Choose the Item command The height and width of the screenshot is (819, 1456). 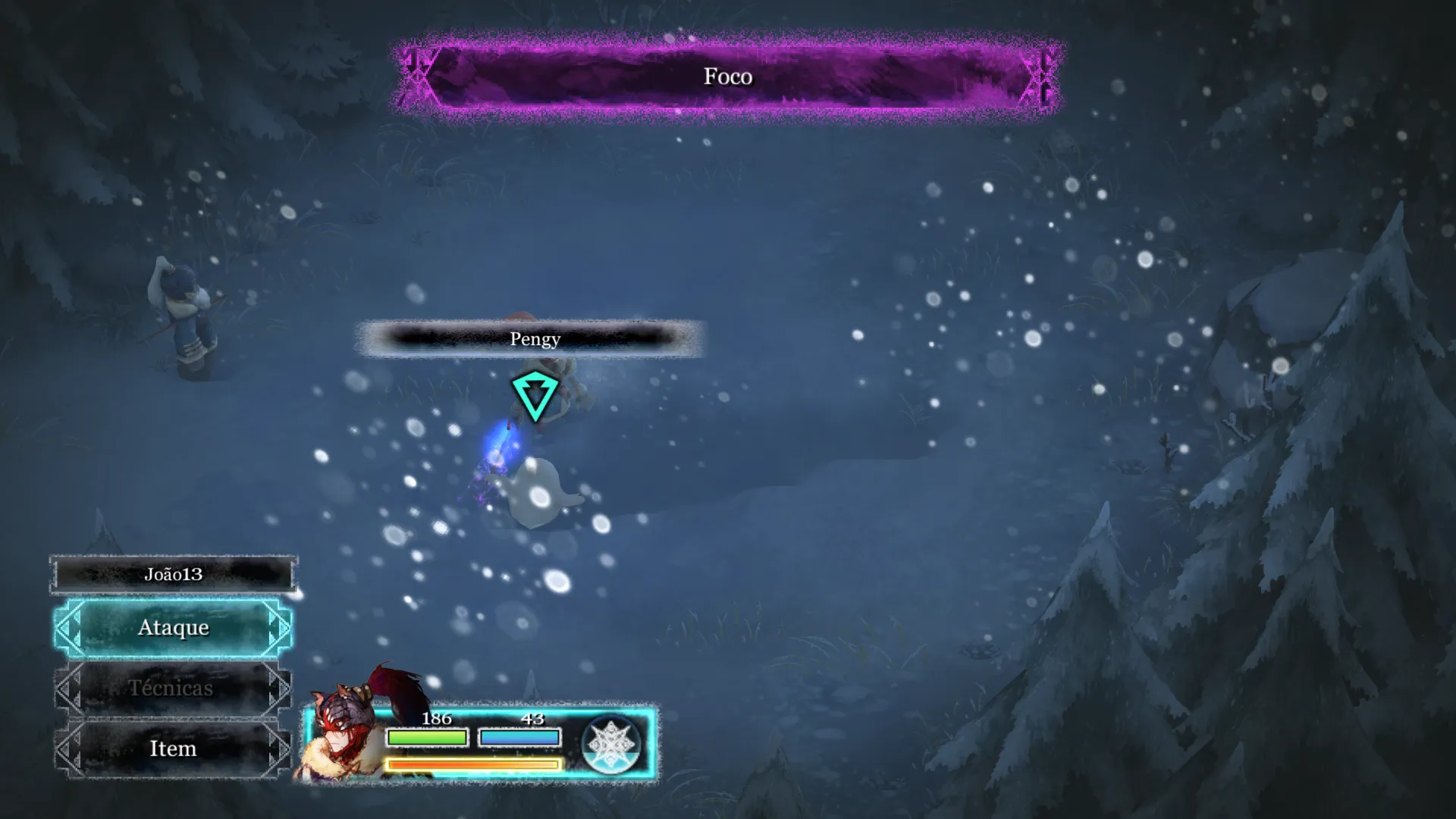(x=172, y=749)
